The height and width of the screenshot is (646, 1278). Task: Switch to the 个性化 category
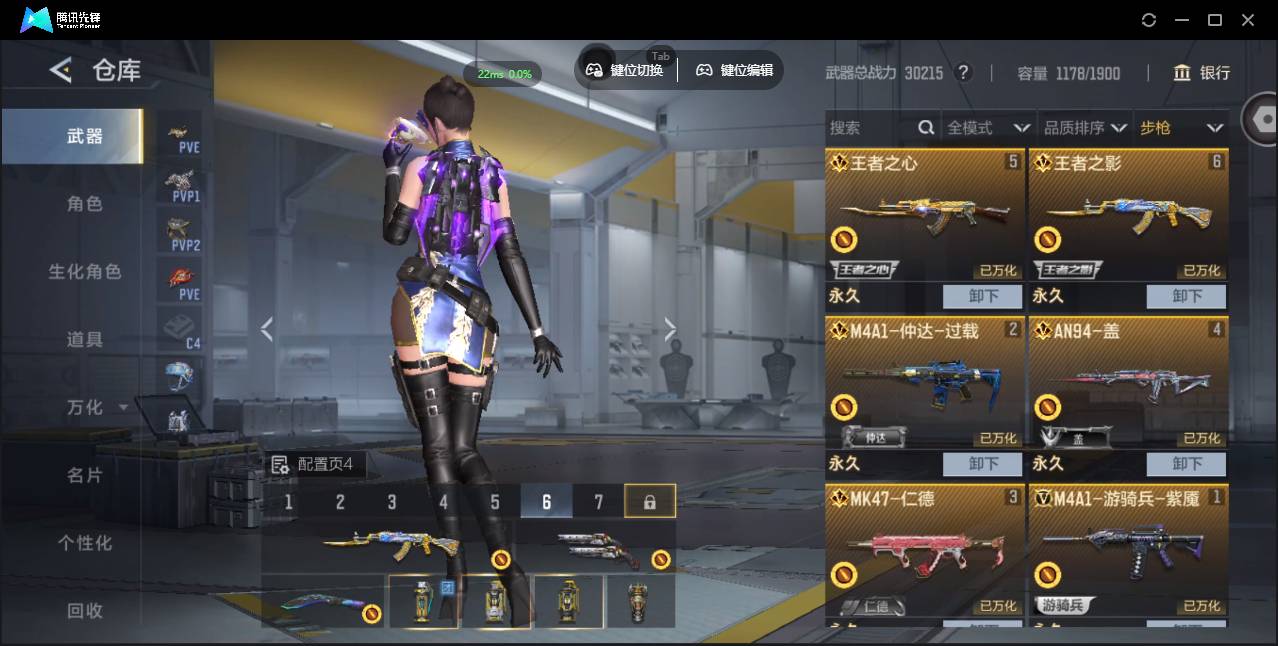(x=84, y=543)
